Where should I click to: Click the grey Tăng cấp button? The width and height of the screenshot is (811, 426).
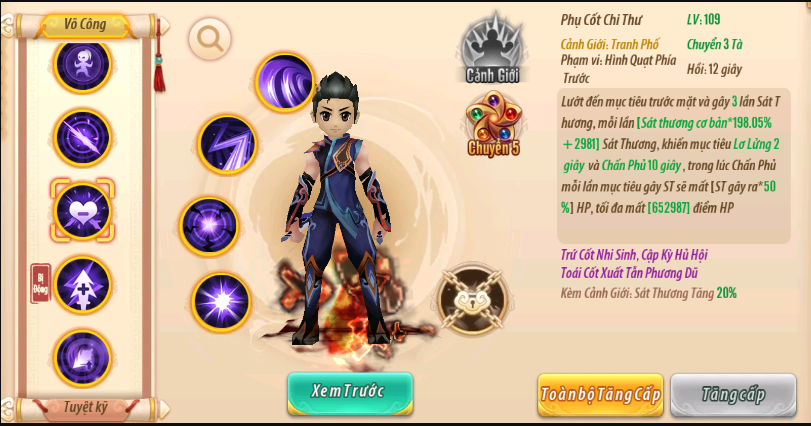tap(733, 394)
